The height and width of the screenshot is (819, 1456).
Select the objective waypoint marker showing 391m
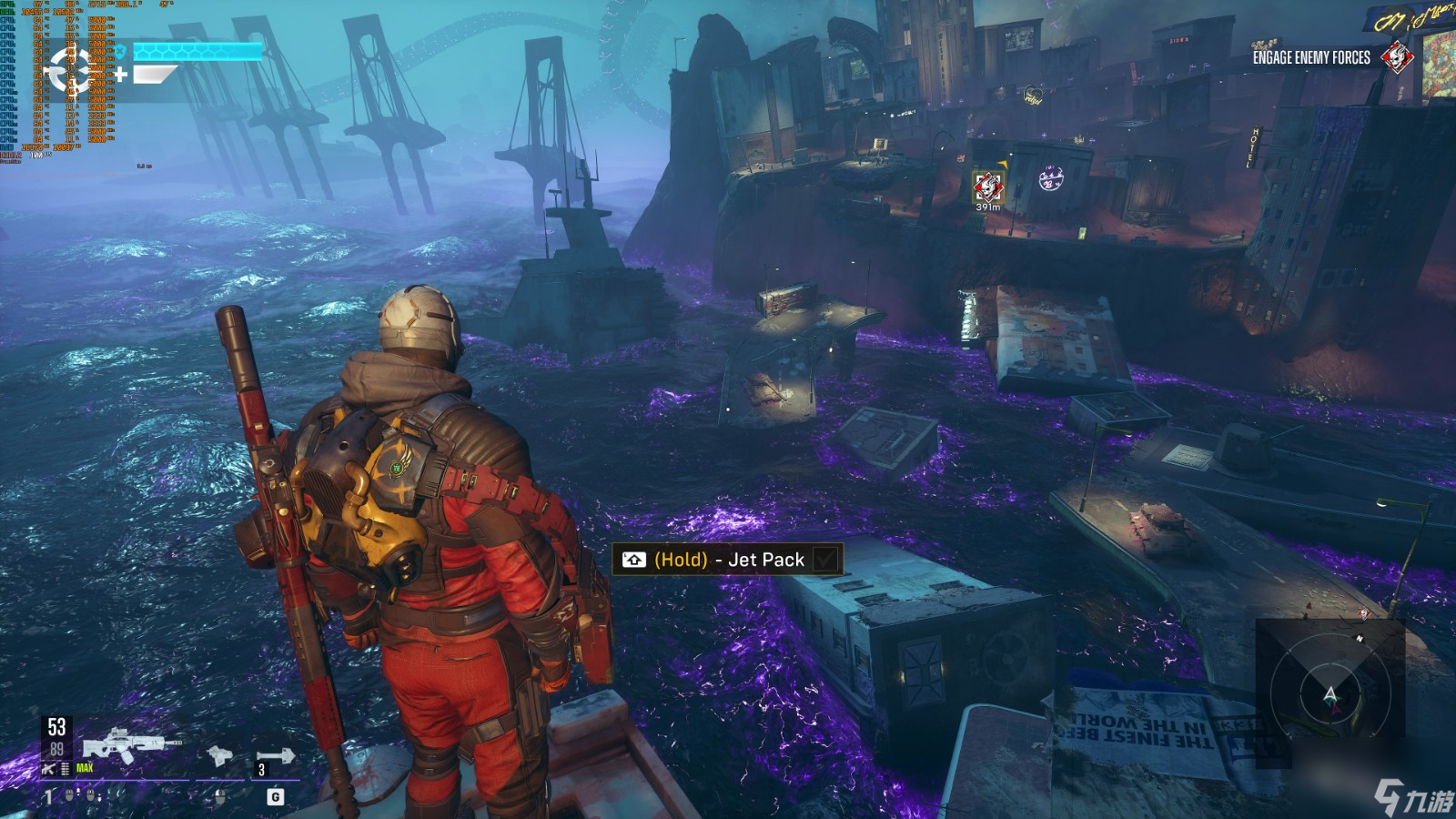pos(988,188)
